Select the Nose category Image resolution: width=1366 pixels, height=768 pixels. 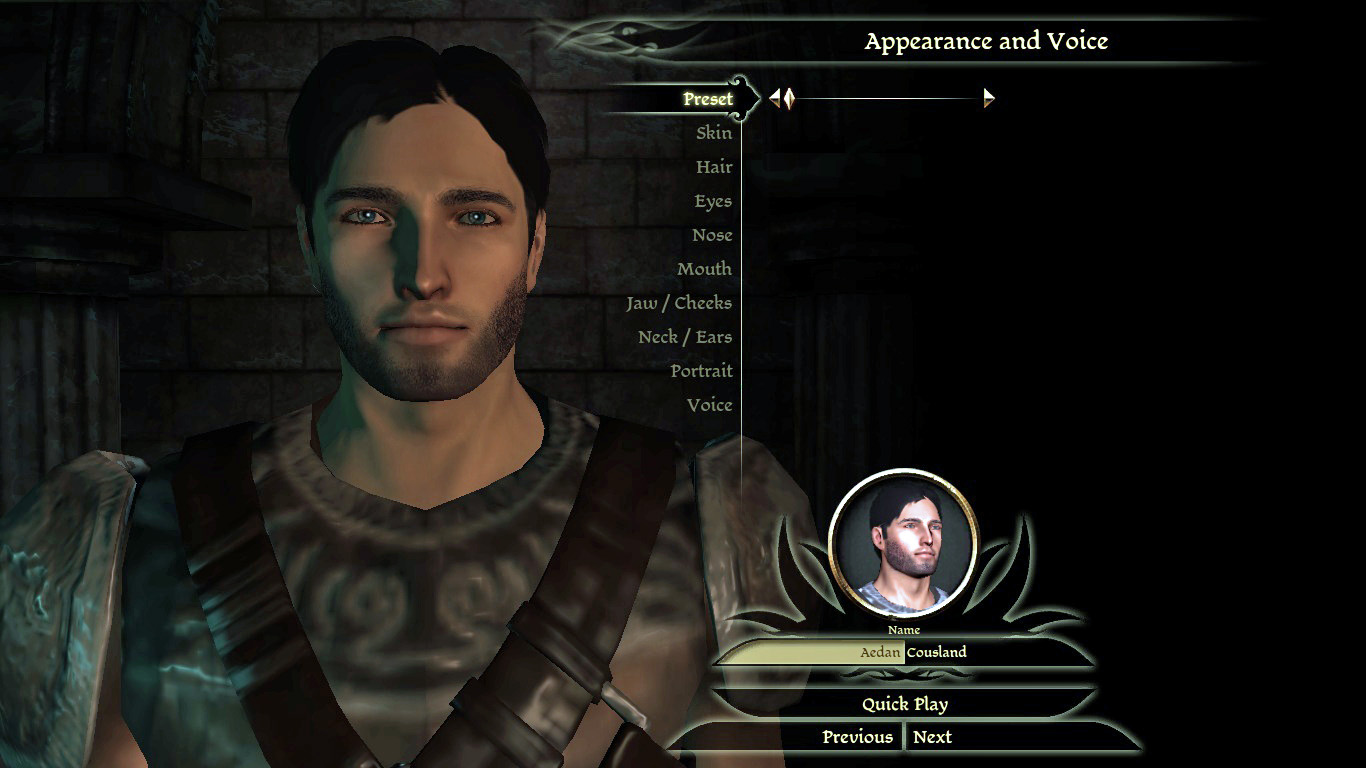(x=712, y=235)
